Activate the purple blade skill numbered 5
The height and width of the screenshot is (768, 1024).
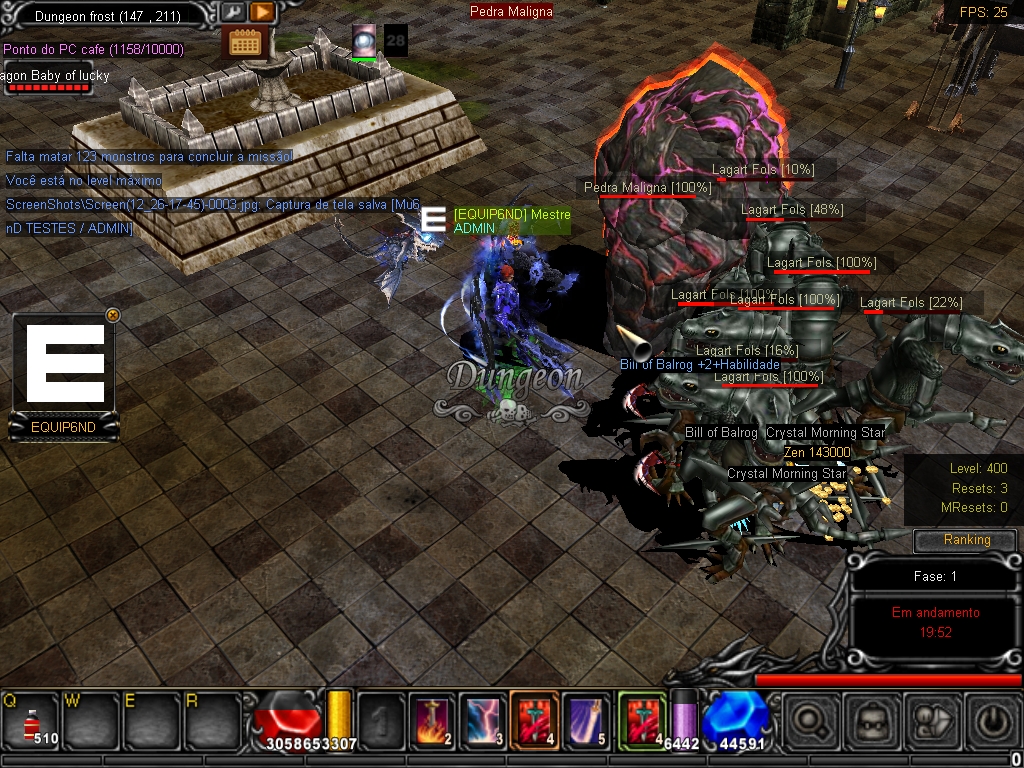pos(587,720)
